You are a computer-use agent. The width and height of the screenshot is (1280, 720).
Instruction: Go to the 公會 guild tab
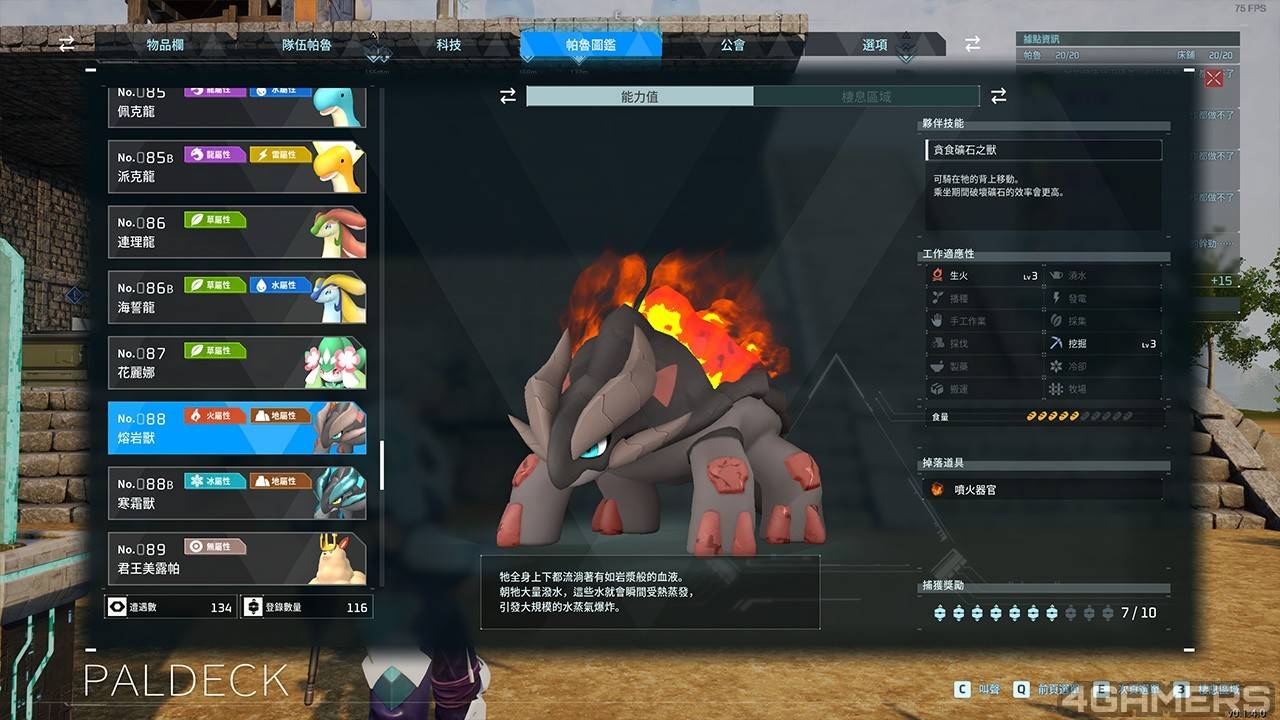tap(733, 45)
